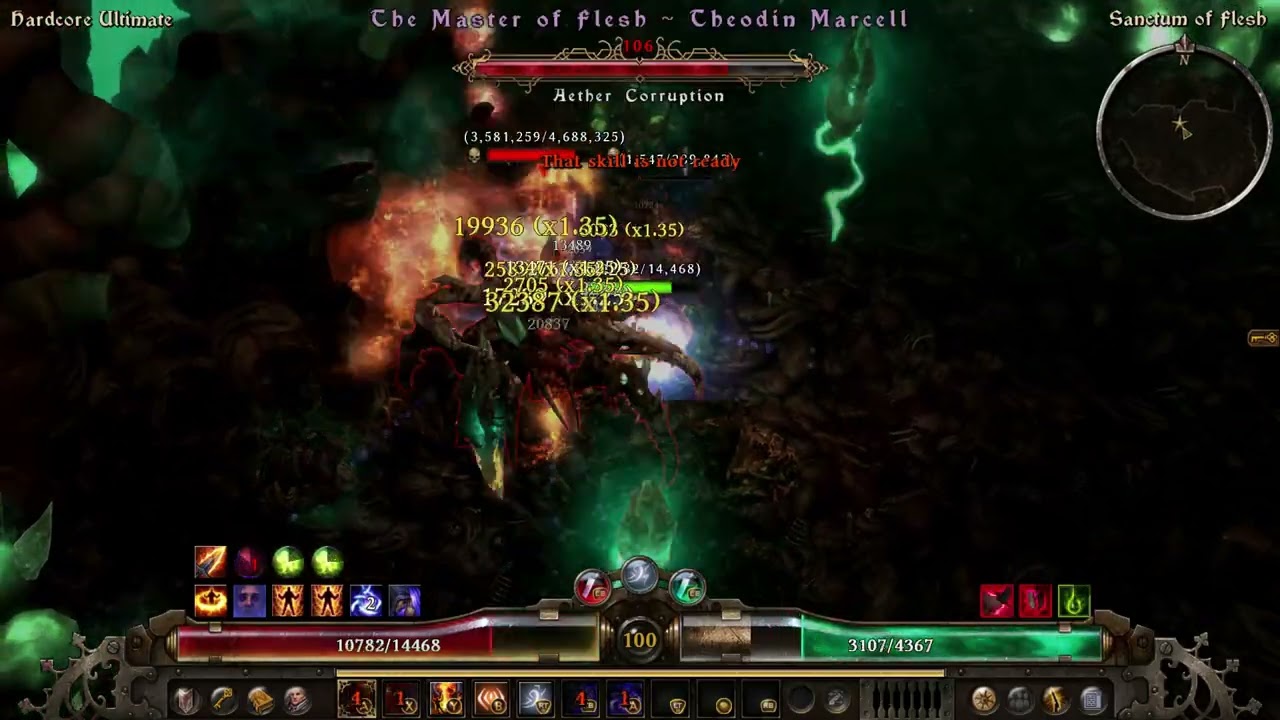
Task: Click the circular minimap
Action: pyautogui.click(x=1184, y=130)
